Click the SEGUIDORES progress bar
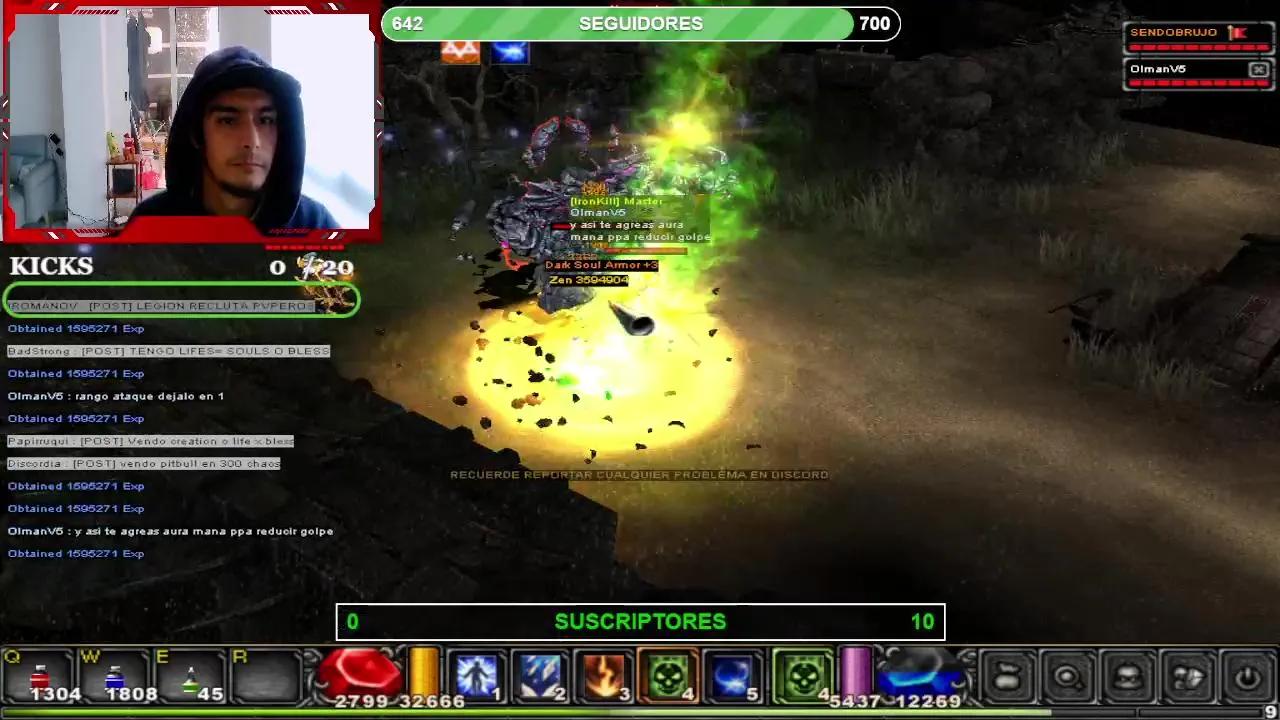This screenshot has height=720, width=1280. click(x=640, y=23)
